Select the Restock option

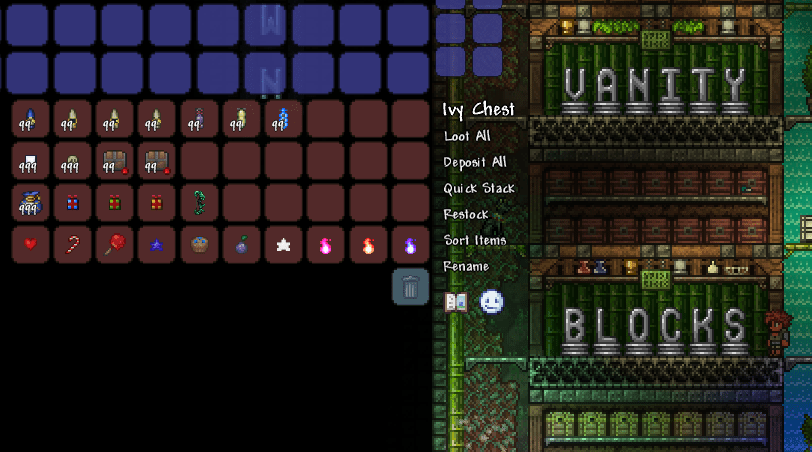click(466, 214)
